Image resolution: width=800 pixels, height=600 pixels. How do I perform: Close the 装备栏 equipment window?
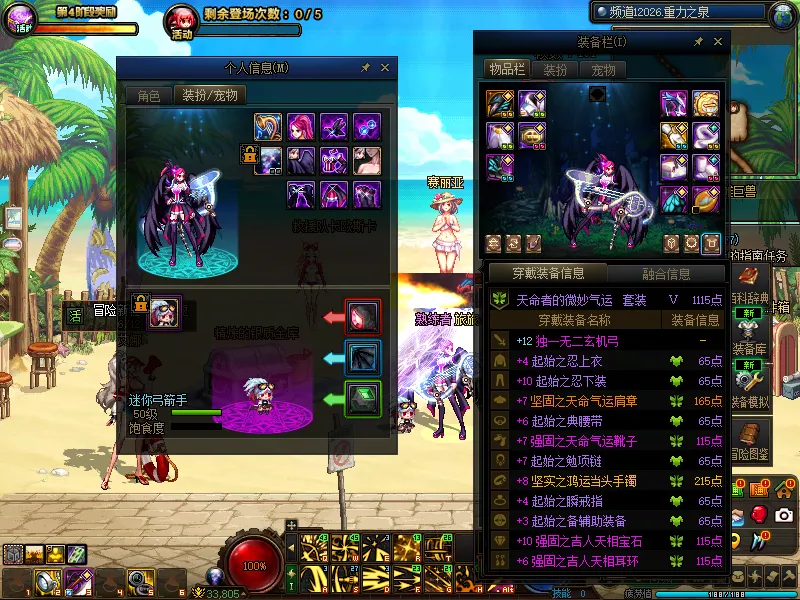pyautogui.click(x=718, y=42)
